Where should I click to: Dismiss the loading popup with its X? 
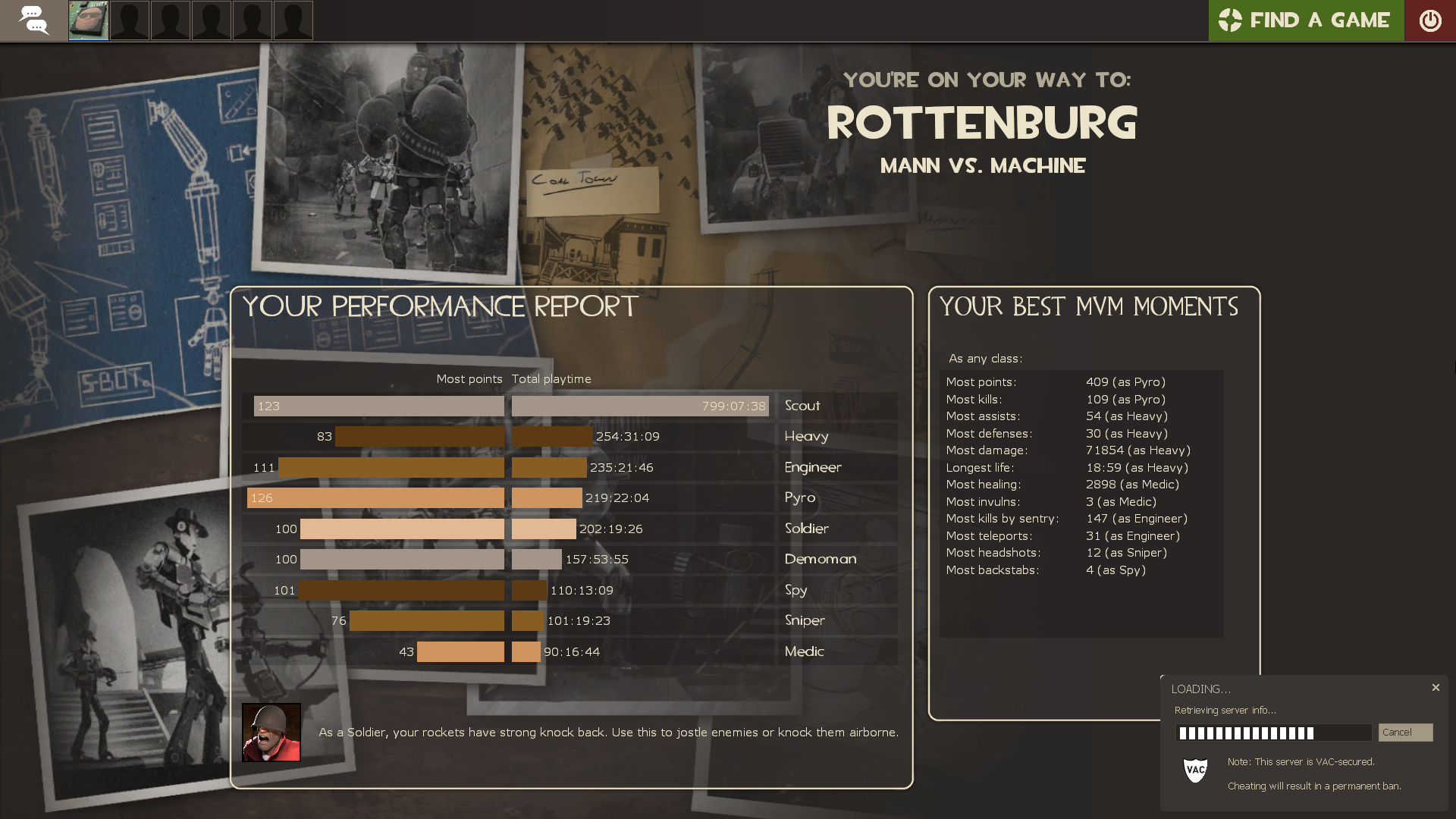coord(1436,688)
